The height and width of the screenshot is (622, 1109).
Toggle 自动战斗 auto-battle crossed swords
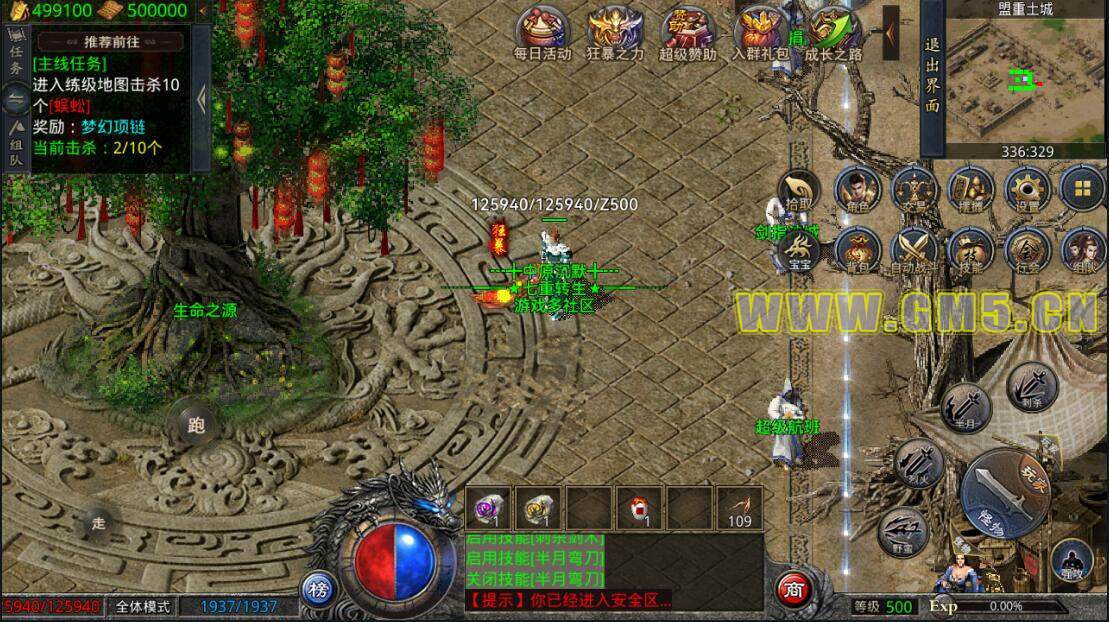coord(912,249)
